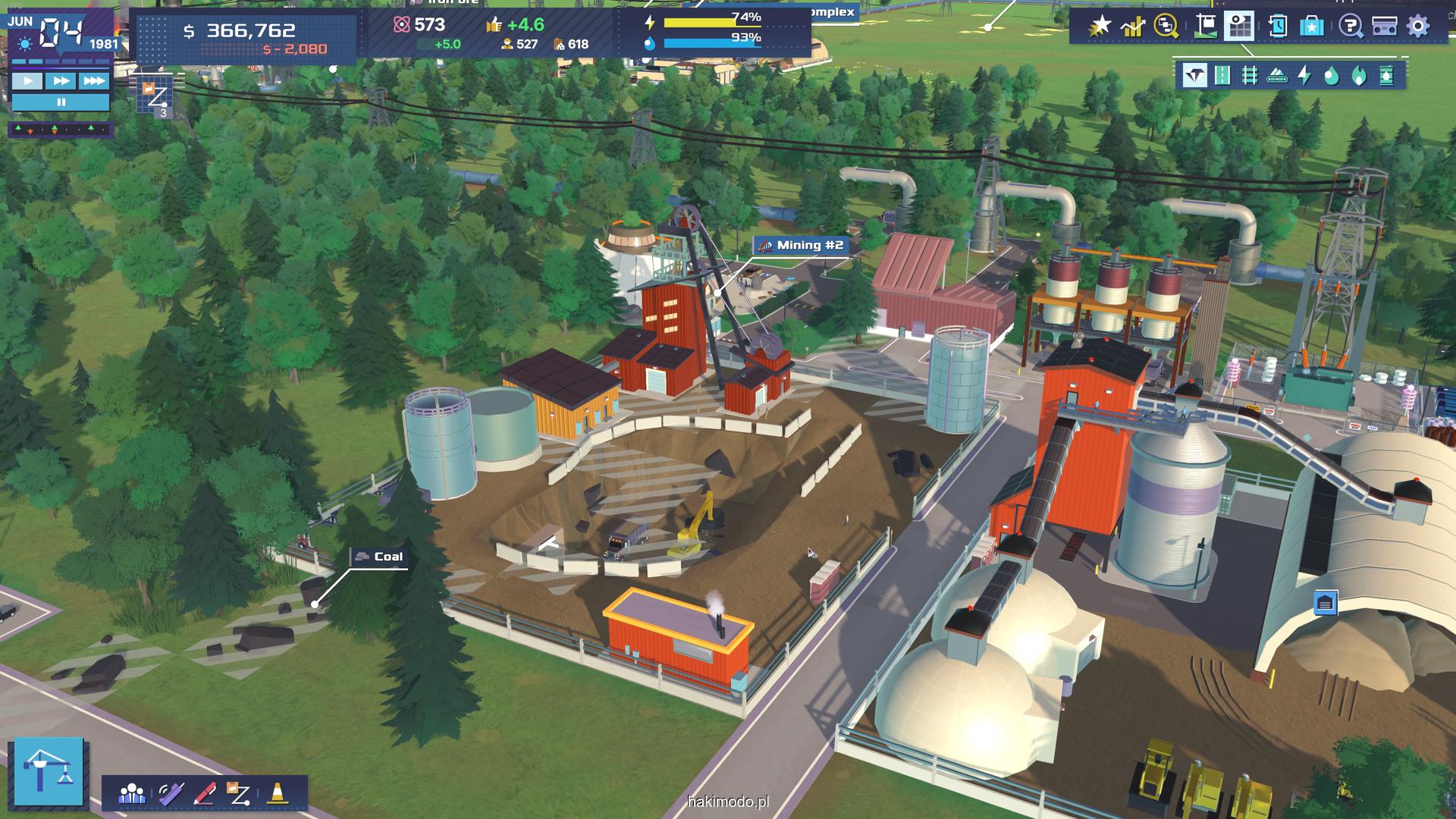Open the land purchase sign icon
This screenshot has height=819, width=1456.
pyautogui.click(x=1205, y=27)
